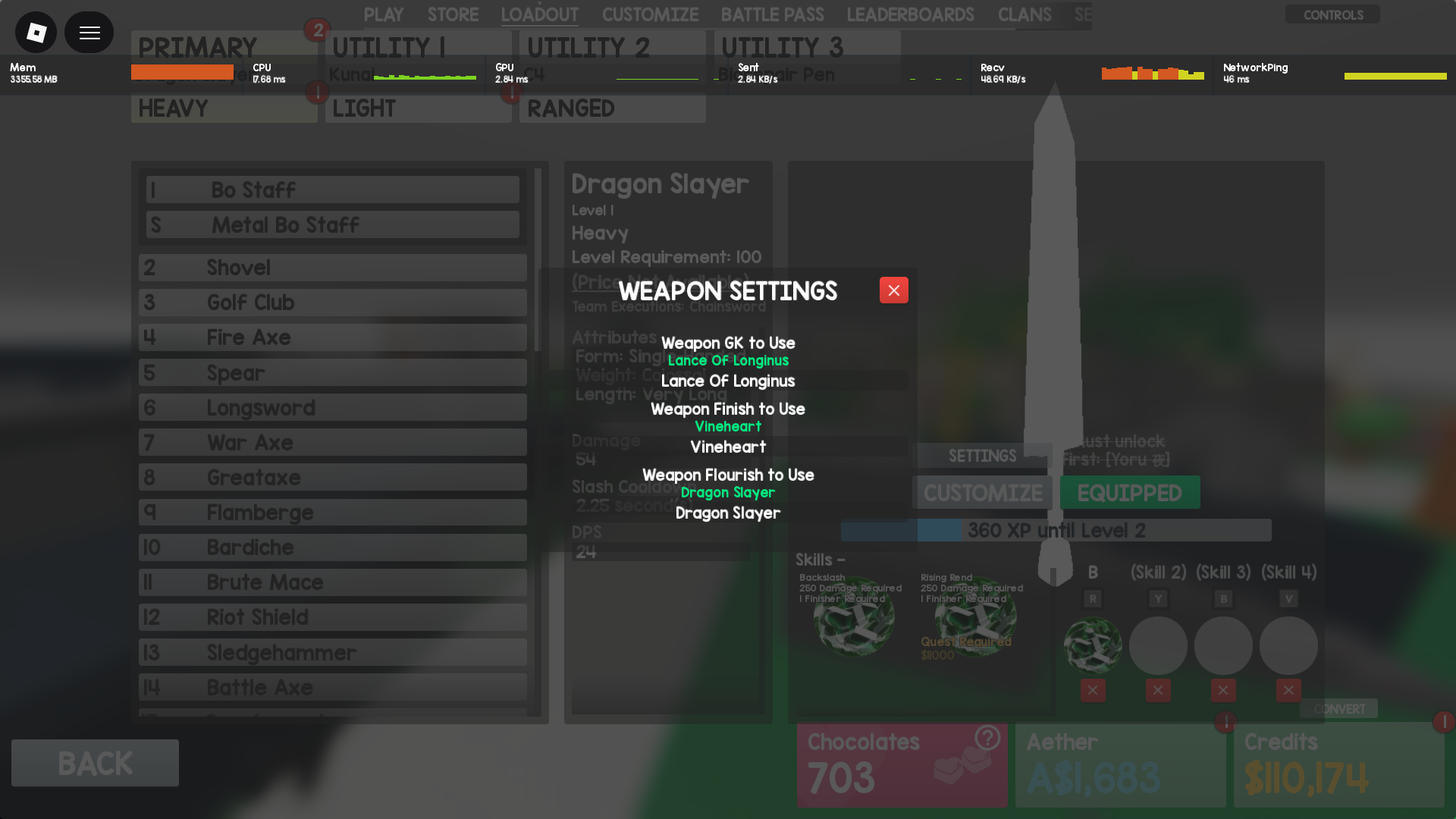Remove the skill assigned to Skill 2
Viewport: 1456px width, 819px height.
pos(1158,690)
